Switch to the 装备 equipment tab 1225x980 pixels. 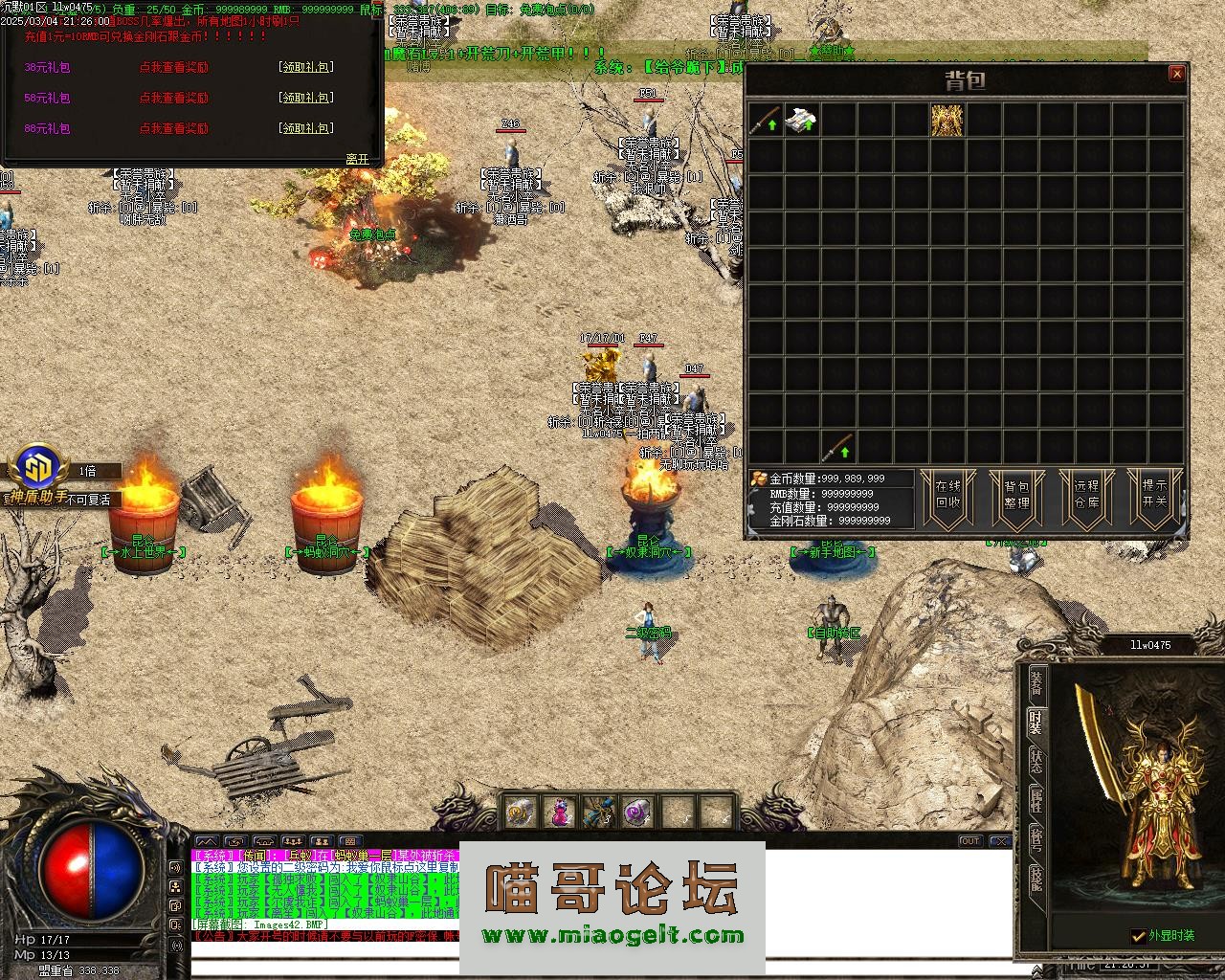[x=1036, y=683]
